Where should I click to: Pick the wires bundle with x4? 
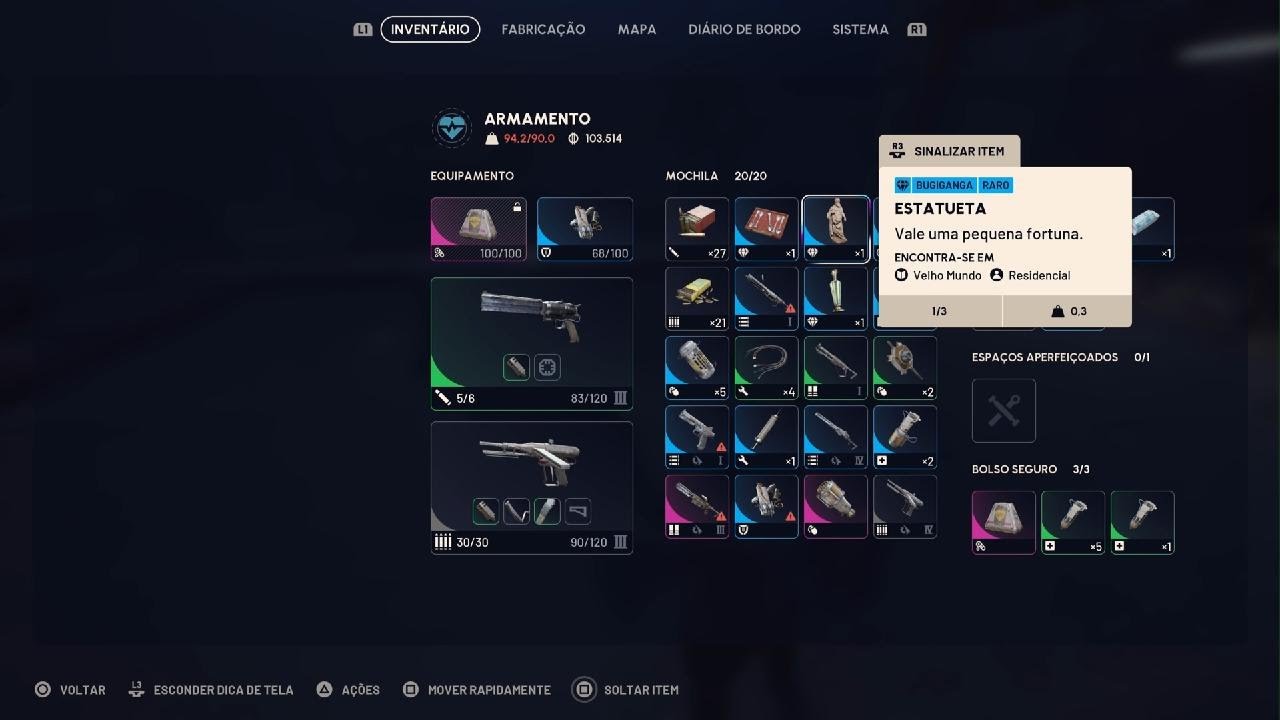click(766, 367)
